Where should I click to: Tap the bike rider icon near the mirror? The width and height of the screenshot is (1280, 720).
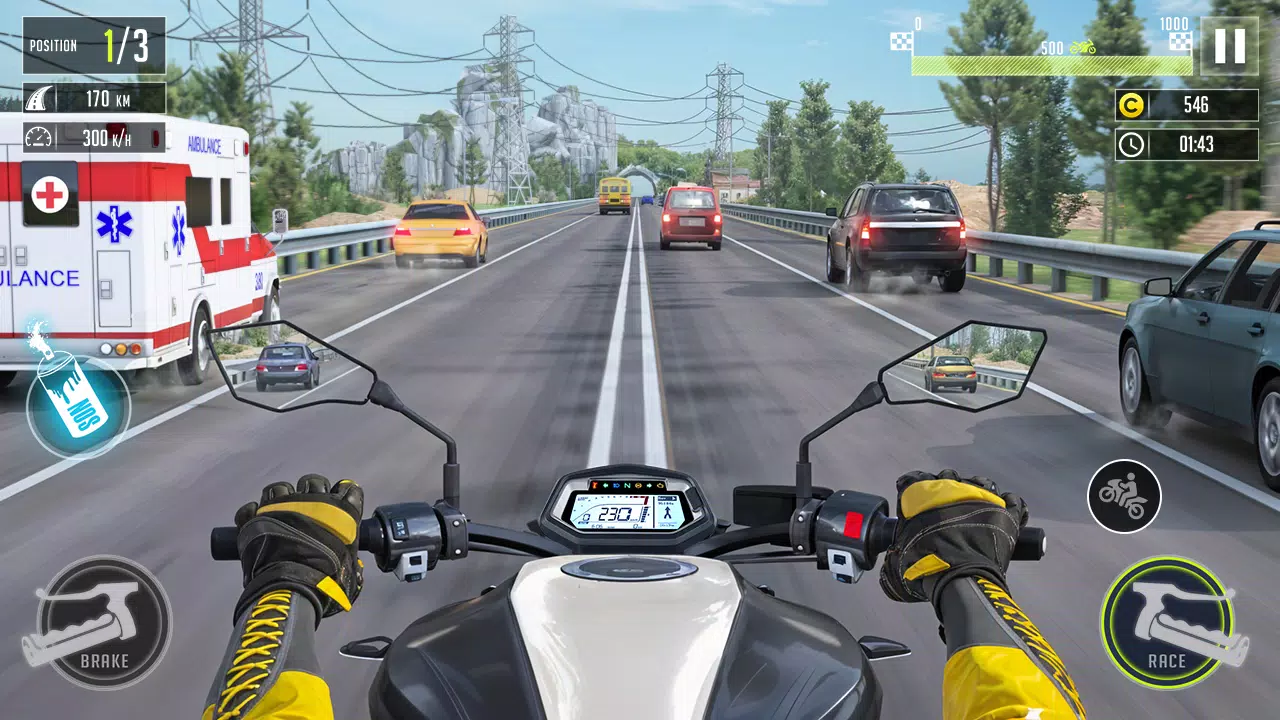point(1125,497)
